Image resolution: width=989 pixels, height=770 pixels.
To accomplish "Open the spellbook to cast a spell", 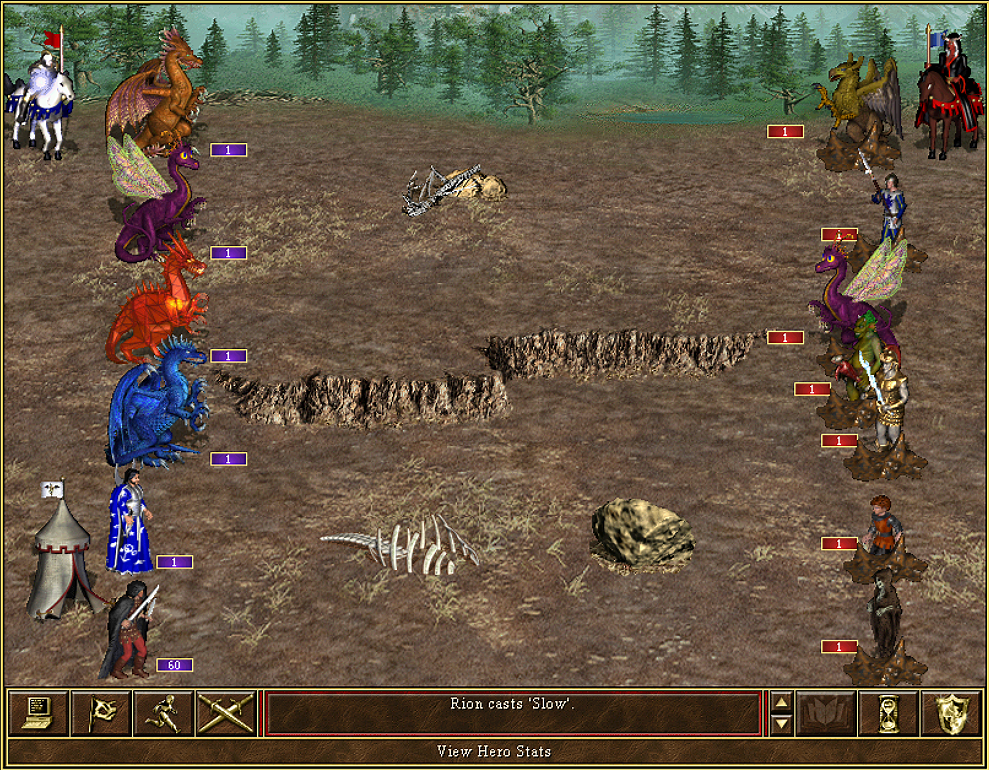I will (826, 712).
